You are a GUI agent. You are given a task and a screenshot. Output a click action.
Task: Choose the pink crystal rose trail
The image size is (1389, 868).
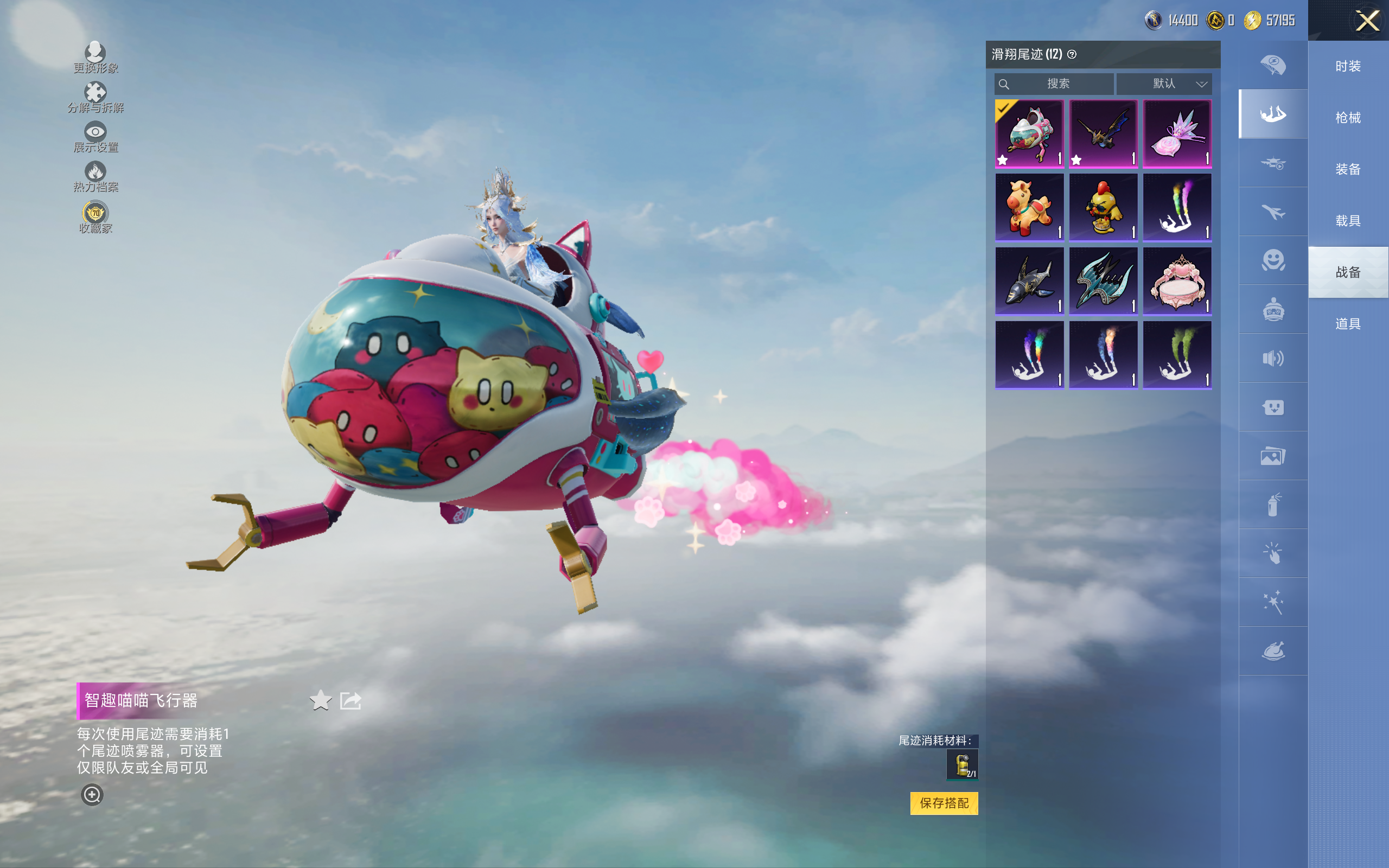coord(1177,134)
